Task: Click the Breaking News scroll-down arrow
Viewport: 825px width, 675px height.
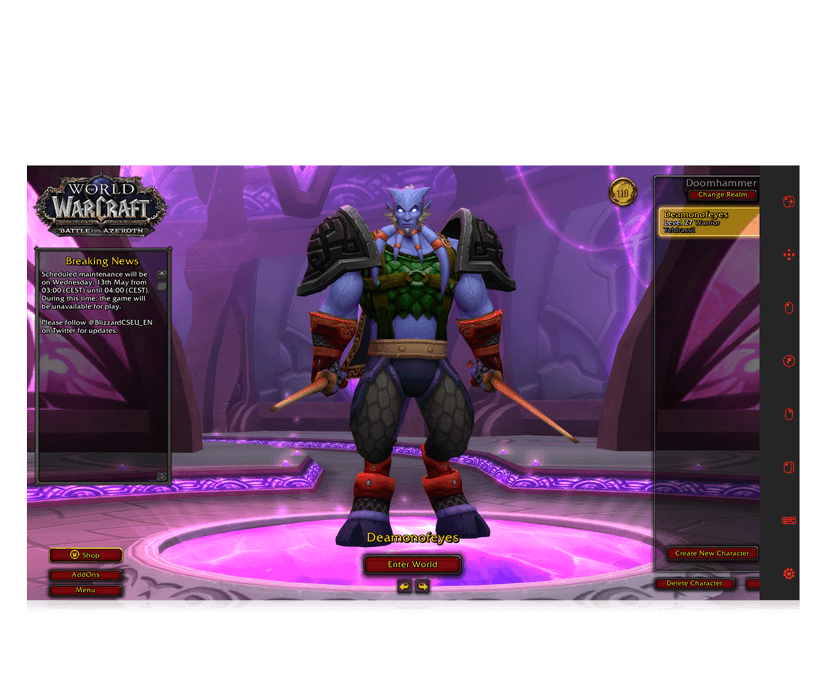Action: click(162, 476)
